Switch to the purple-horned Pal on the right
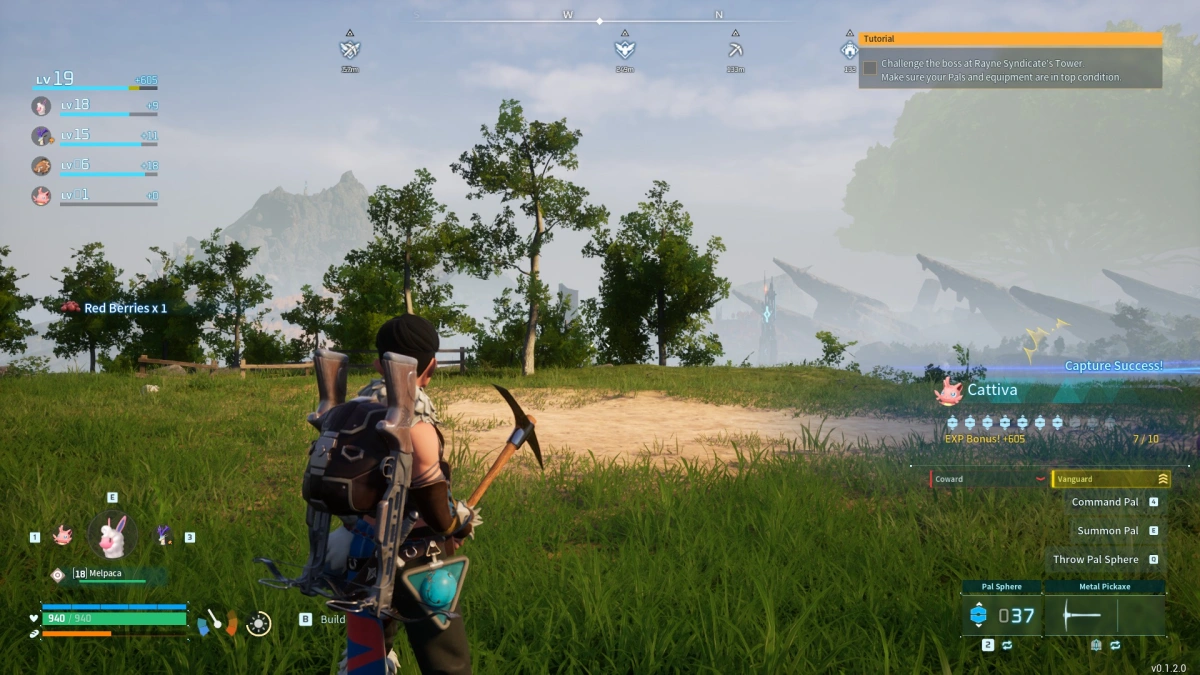 click(164, 536)
